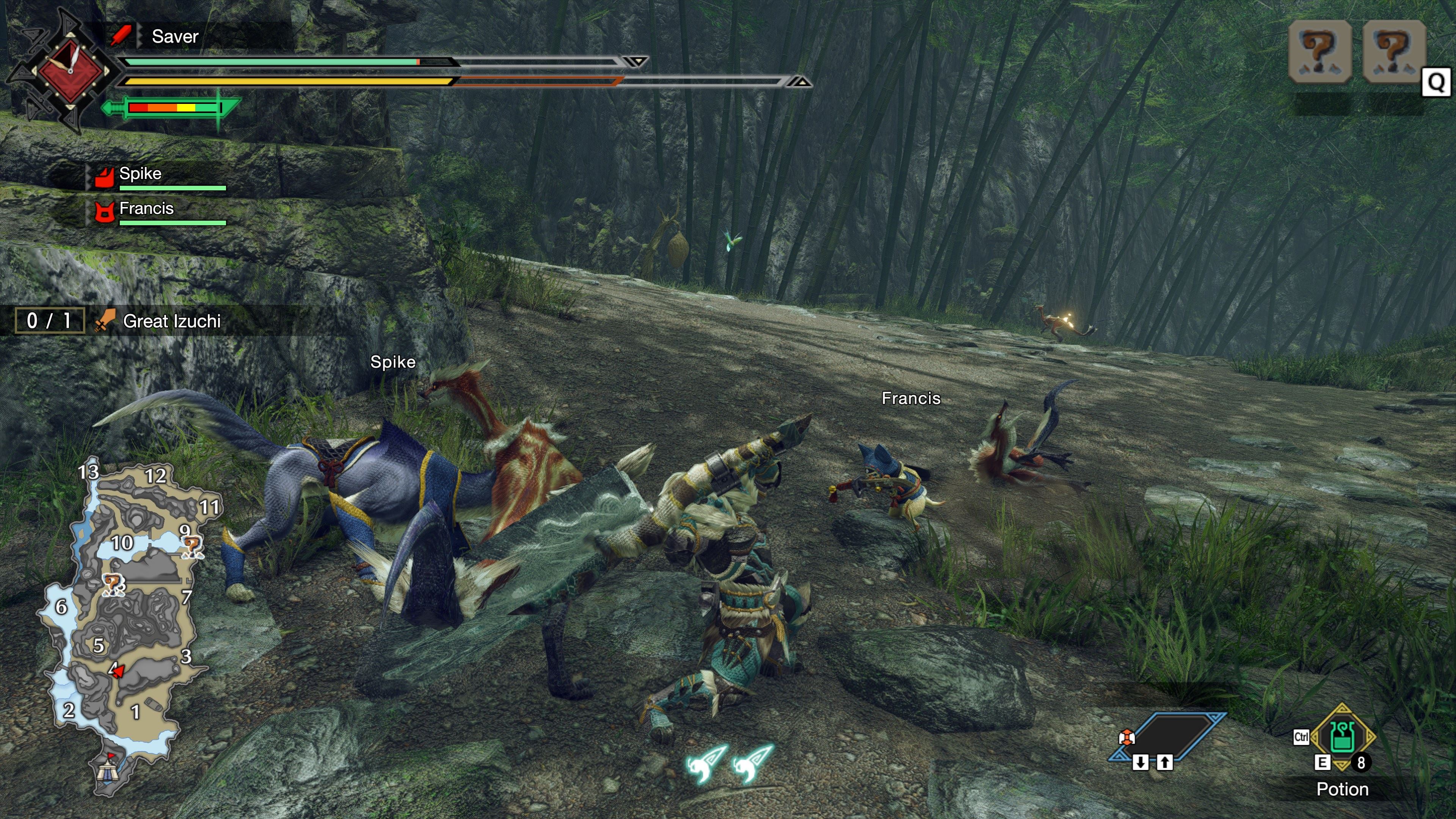Select the camp tent marker on minimap
1456x819 pixels.
(x=107, y=770)
